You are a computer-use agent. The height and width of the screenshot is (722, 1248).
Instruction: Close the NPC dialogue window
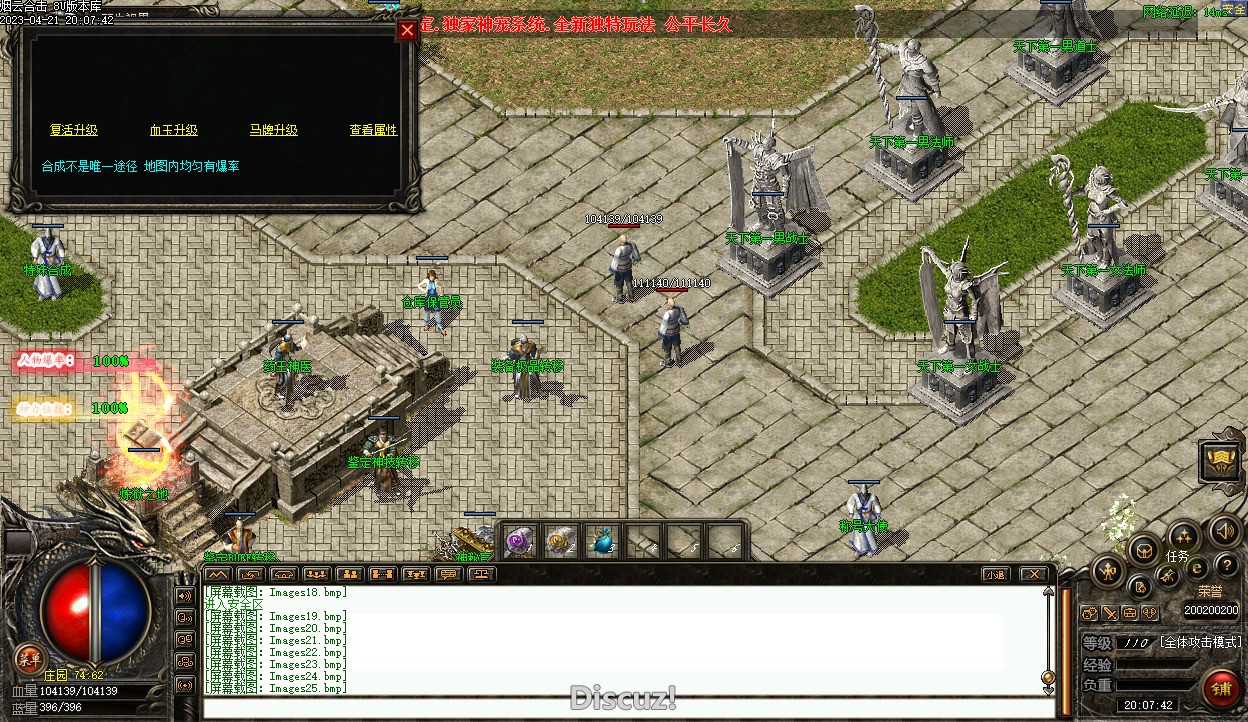click(x=407, y=30)
